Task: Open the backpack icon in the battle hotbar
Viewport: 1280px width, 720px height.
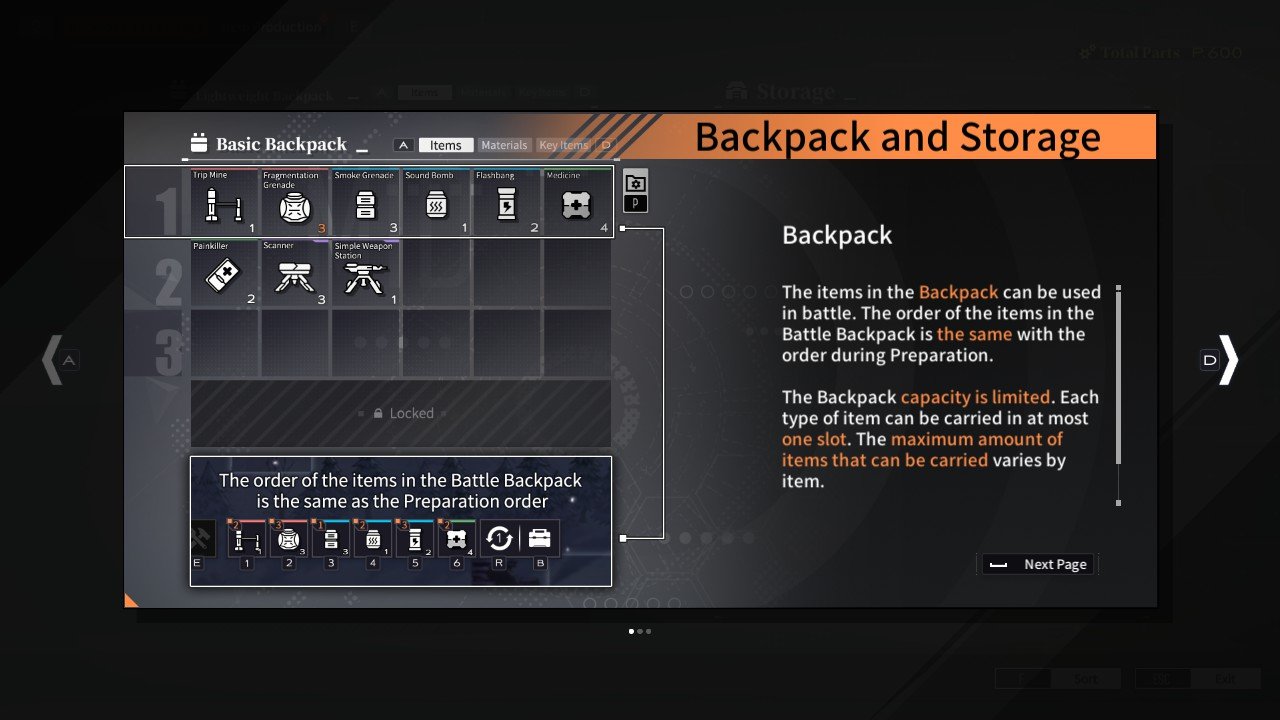Action: tap(539, 538)
